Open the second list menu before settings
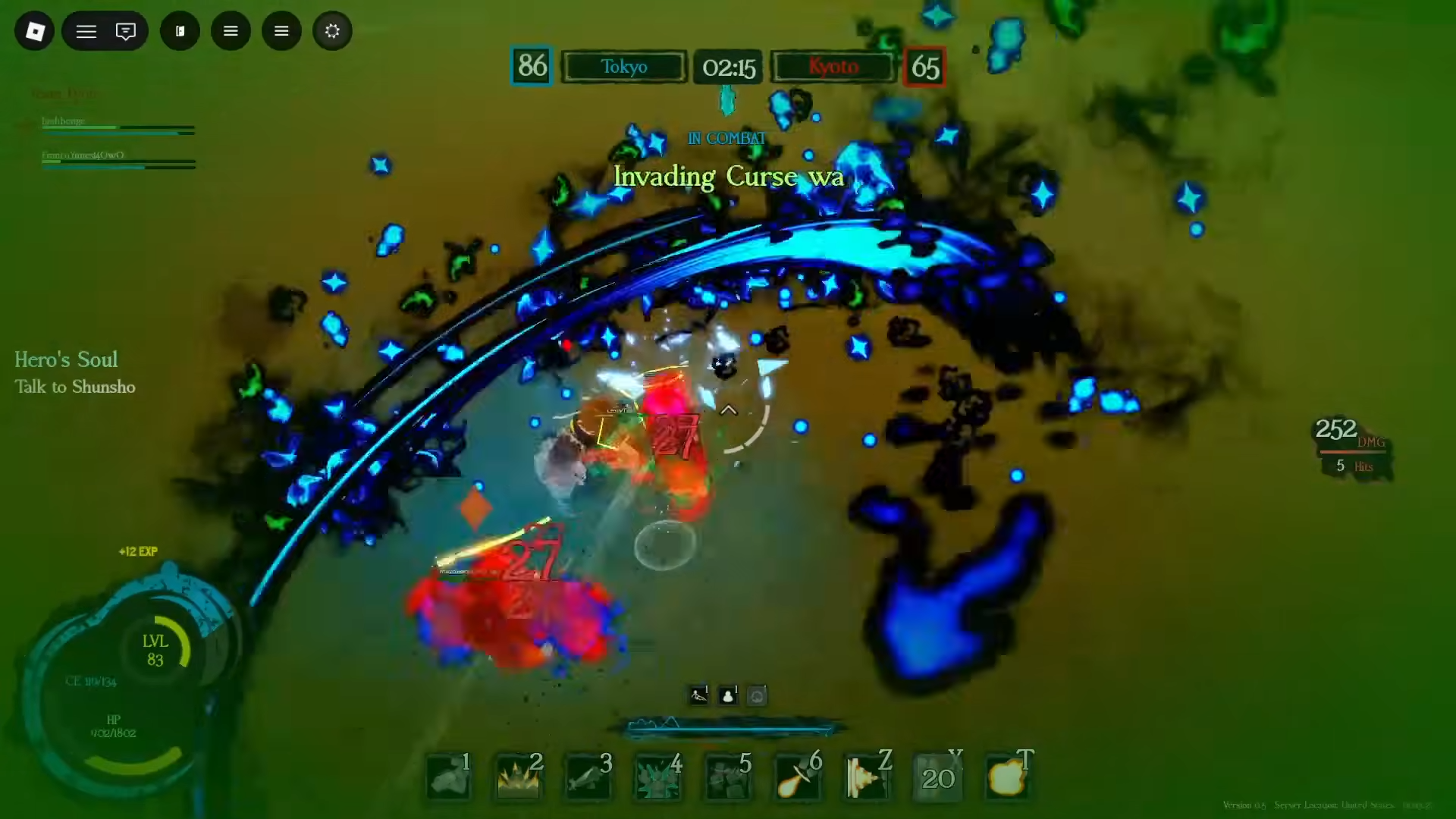This screenshot has height=819, width=1456. click(x=281, y=31)
